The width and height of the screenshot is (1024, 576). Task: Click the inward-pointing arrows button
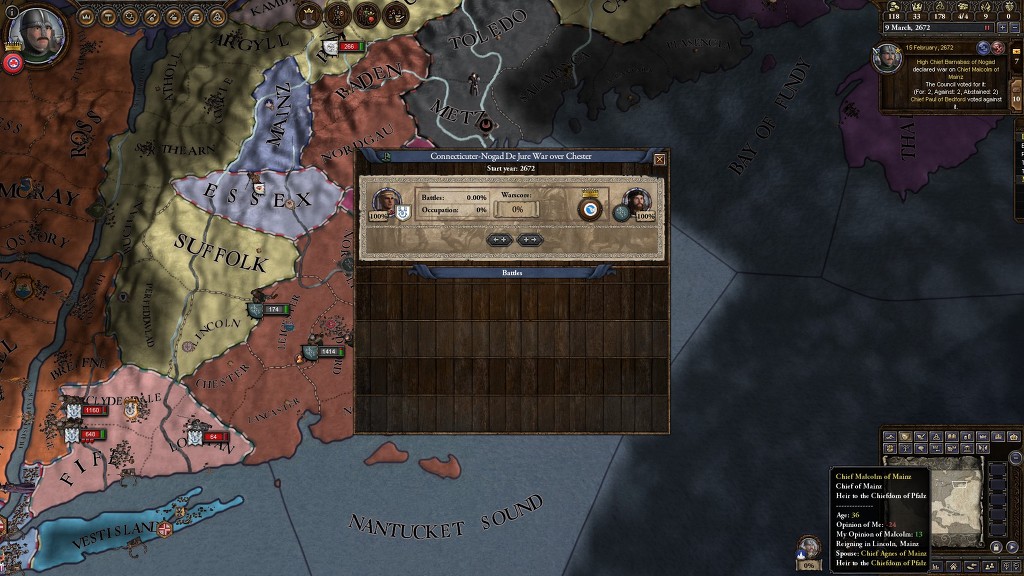[500, 240]
